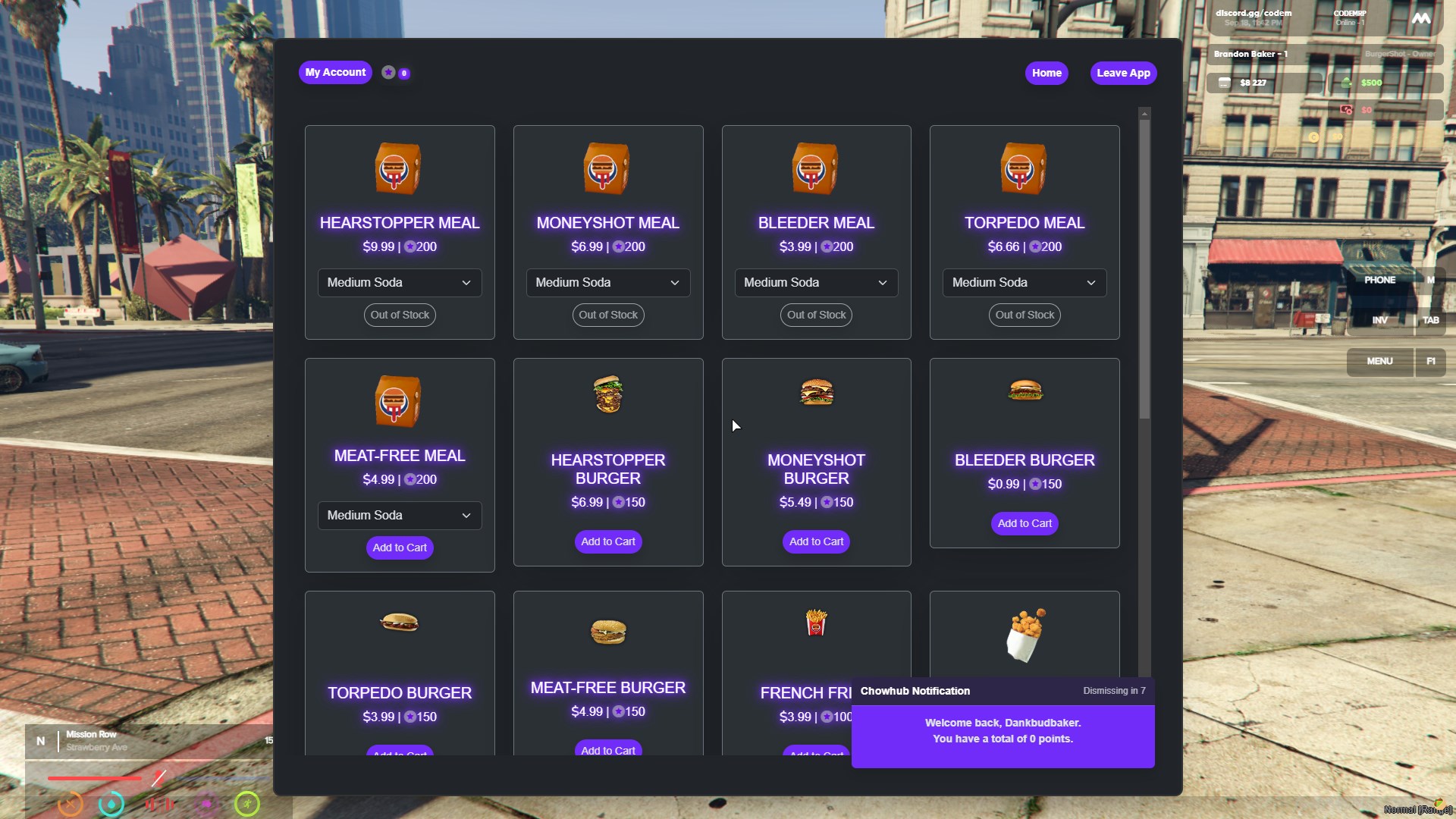
Task: Click the hunger indicator icon on the HUD
Action: click(70, 804)
